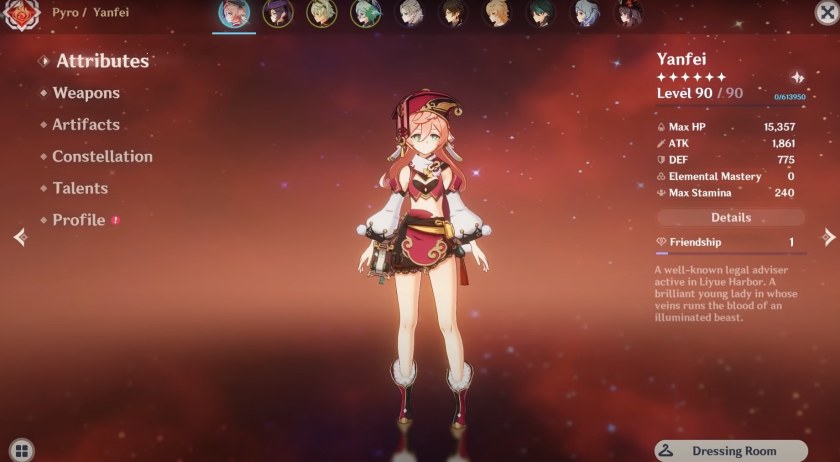The width and height of the screenshot is (840, 462).
Task: Click the four-square grid icon
Action: click(22, 450)
